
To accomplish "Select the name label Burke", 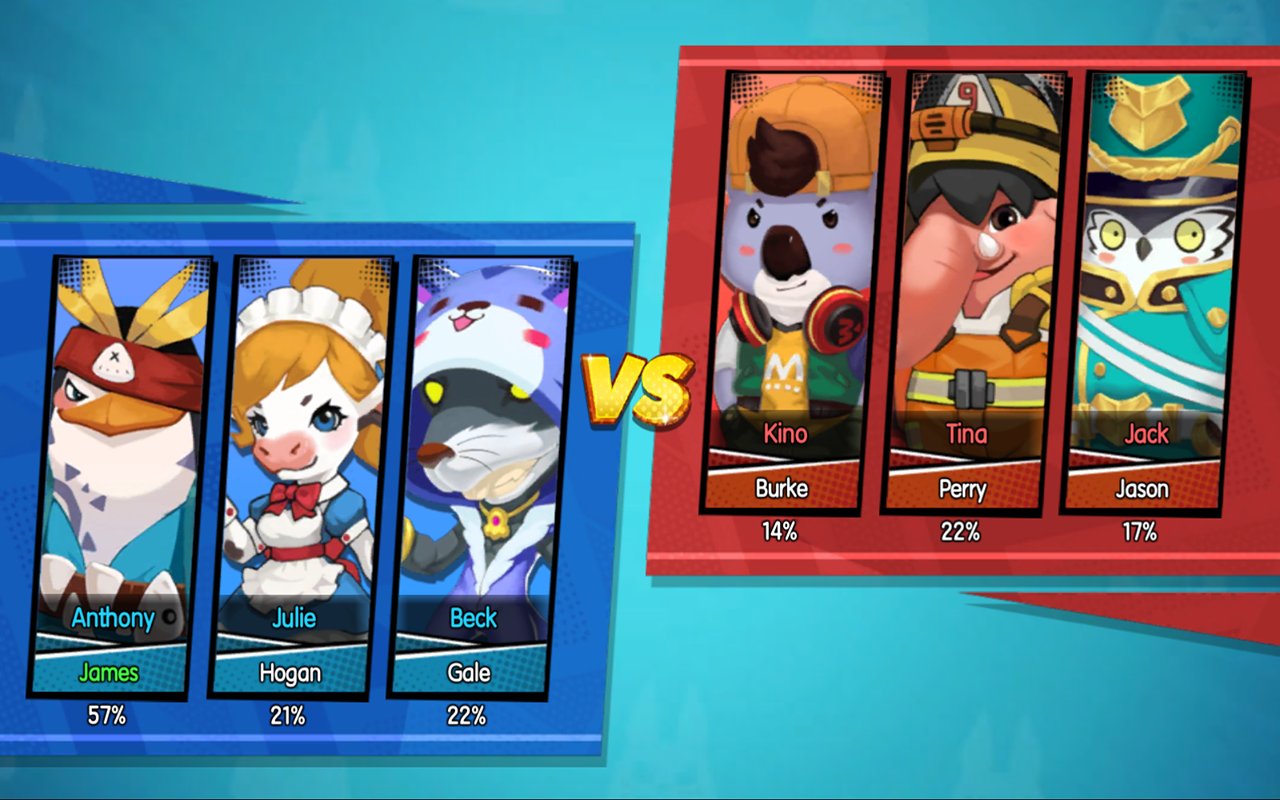I will [783, 489].
